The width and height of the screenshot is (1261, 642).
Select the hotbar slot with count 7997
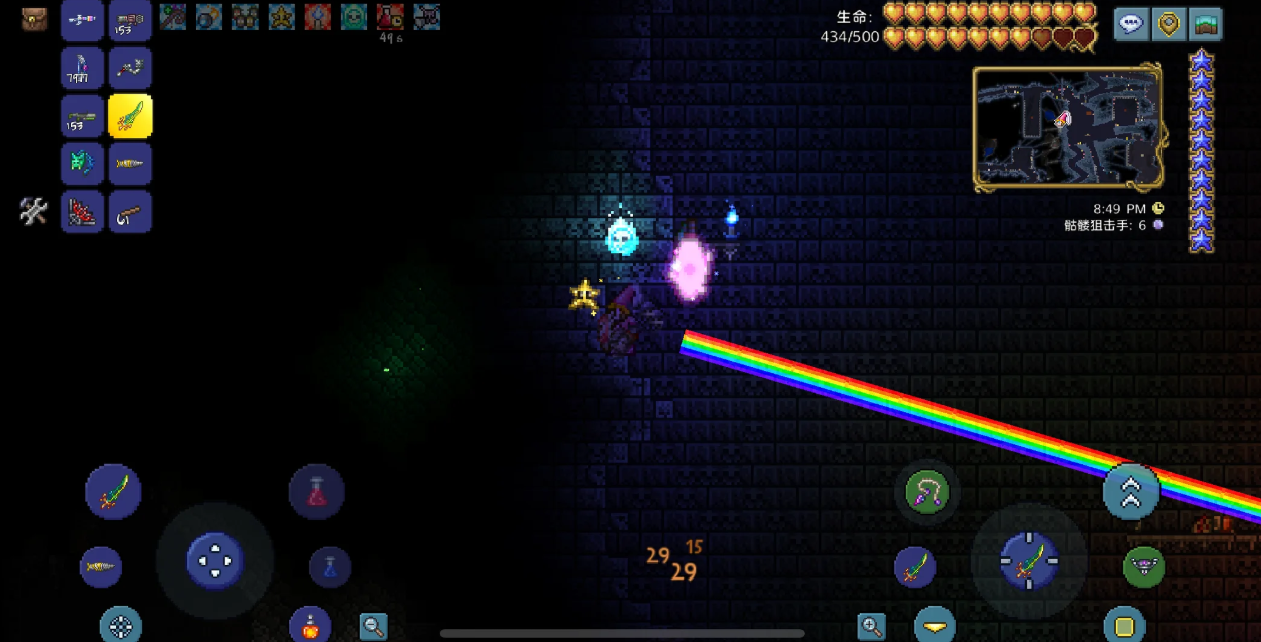(82, 68)
